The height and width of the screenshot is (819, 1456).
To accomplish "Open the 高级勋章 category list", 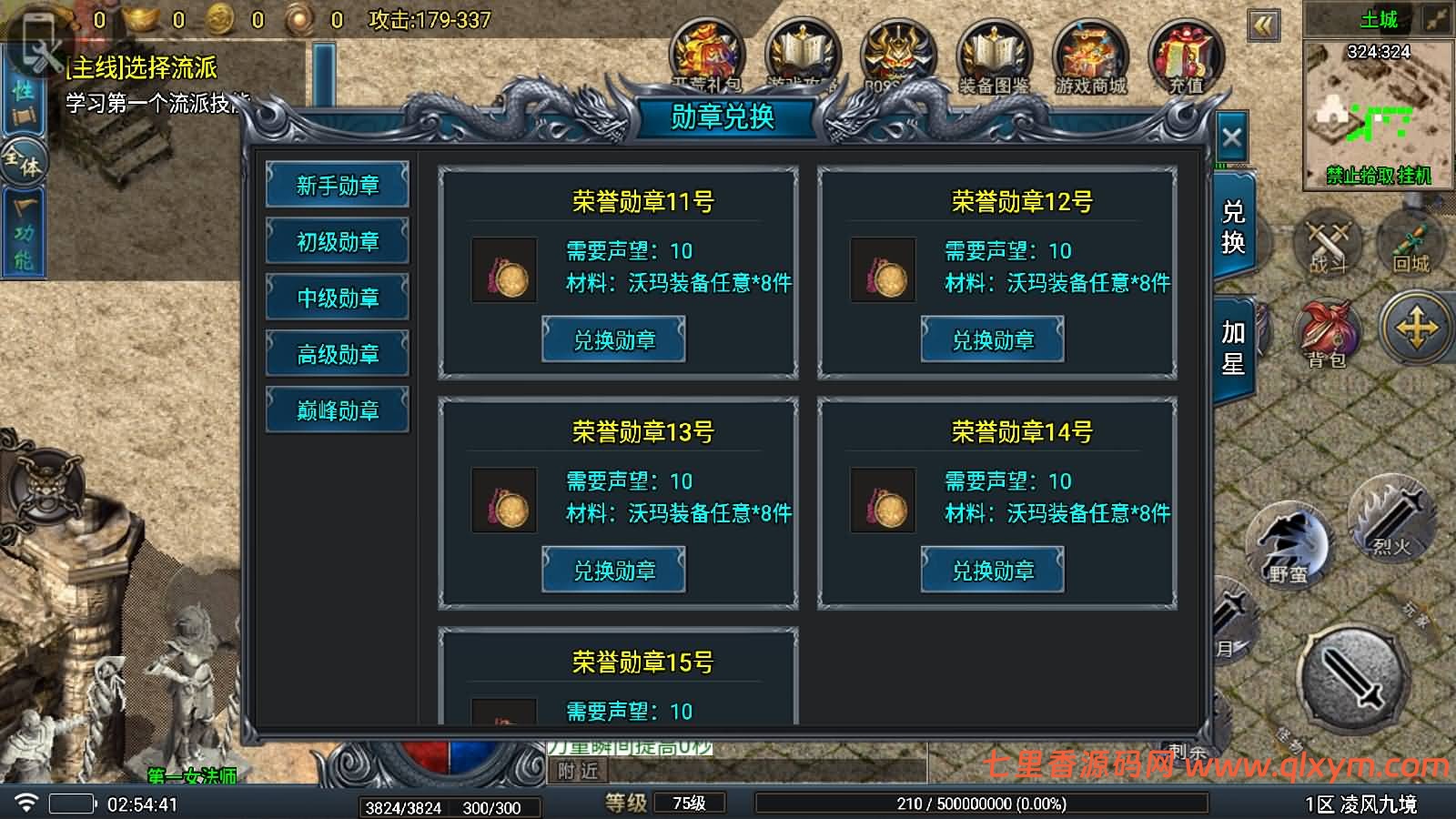I will click(338, 353).
